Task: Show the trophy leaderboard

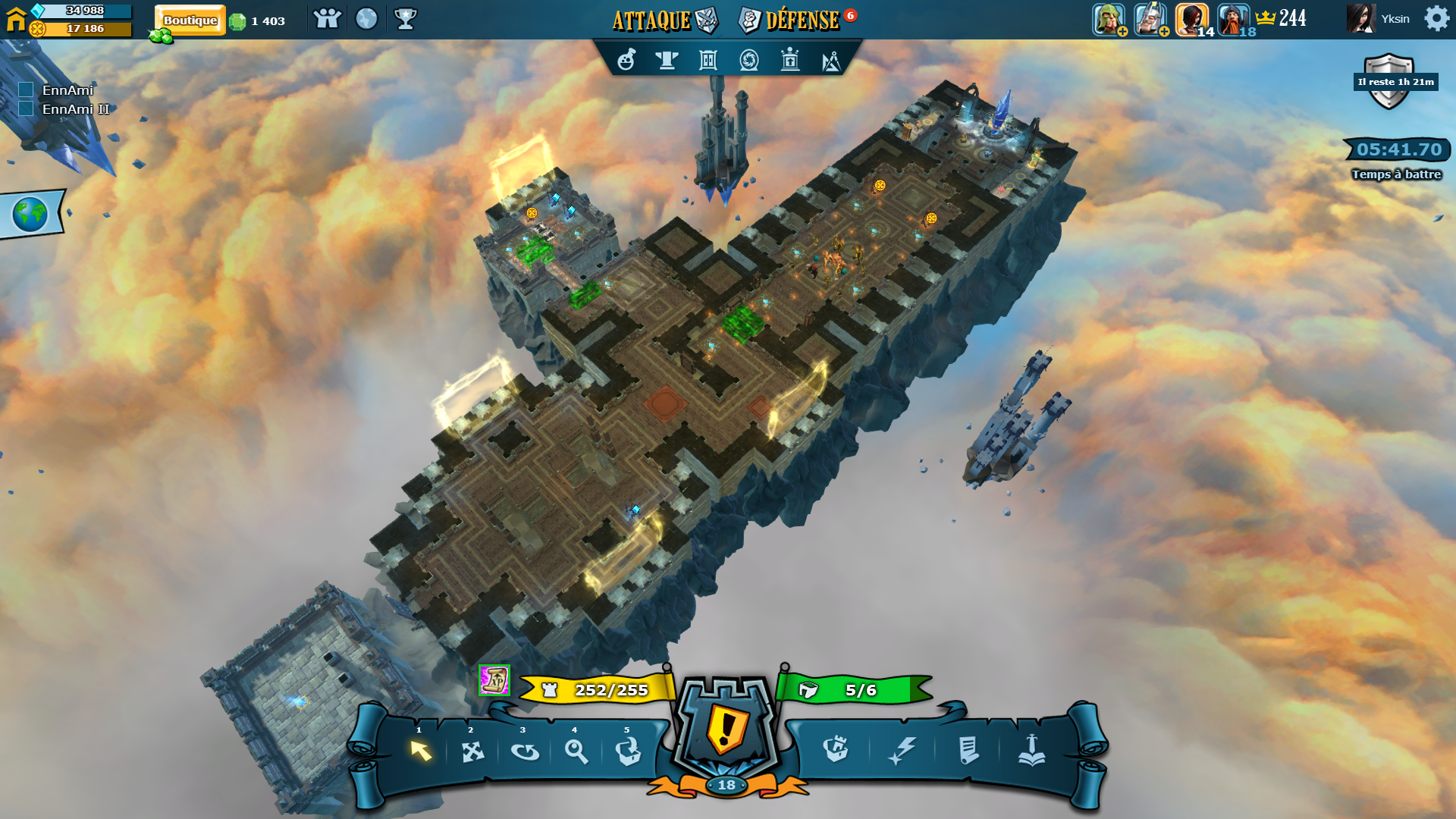Action: 406,19
